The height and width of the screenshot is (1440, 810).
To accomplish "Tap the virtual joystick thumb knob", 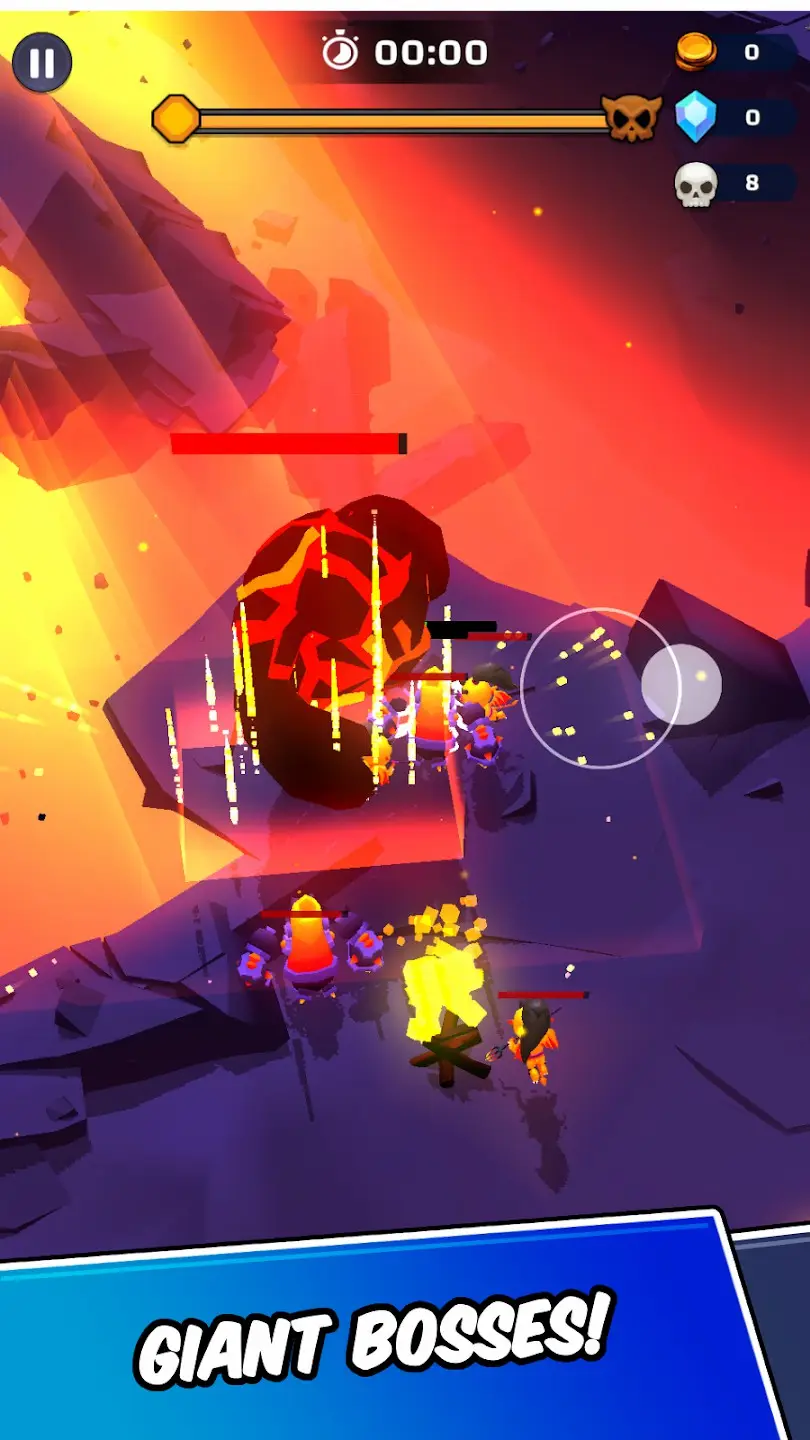I will point(681,684).
